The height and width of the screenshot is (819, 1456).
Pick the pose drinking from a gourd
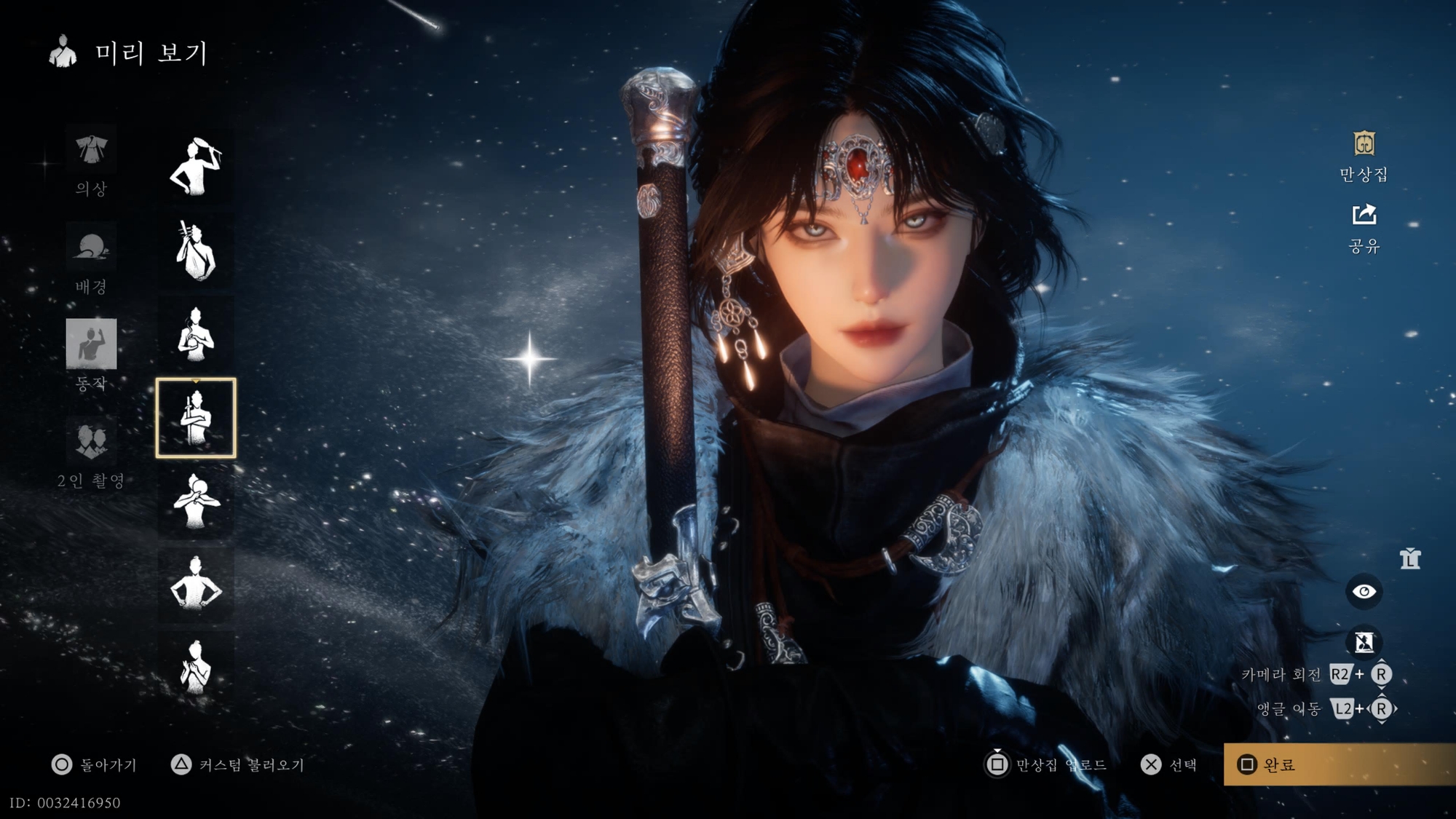coord(196,501)
